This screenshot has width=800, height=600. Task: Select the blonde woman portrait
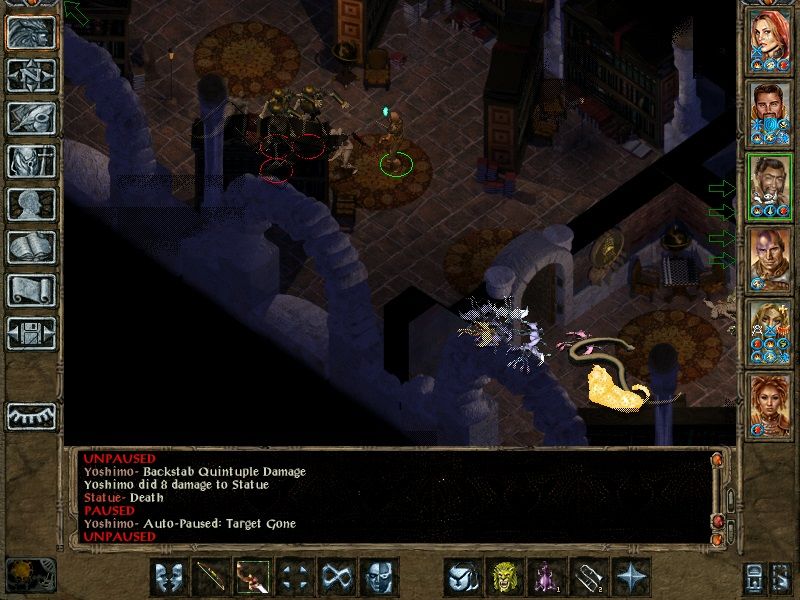(x=770, y=333)
